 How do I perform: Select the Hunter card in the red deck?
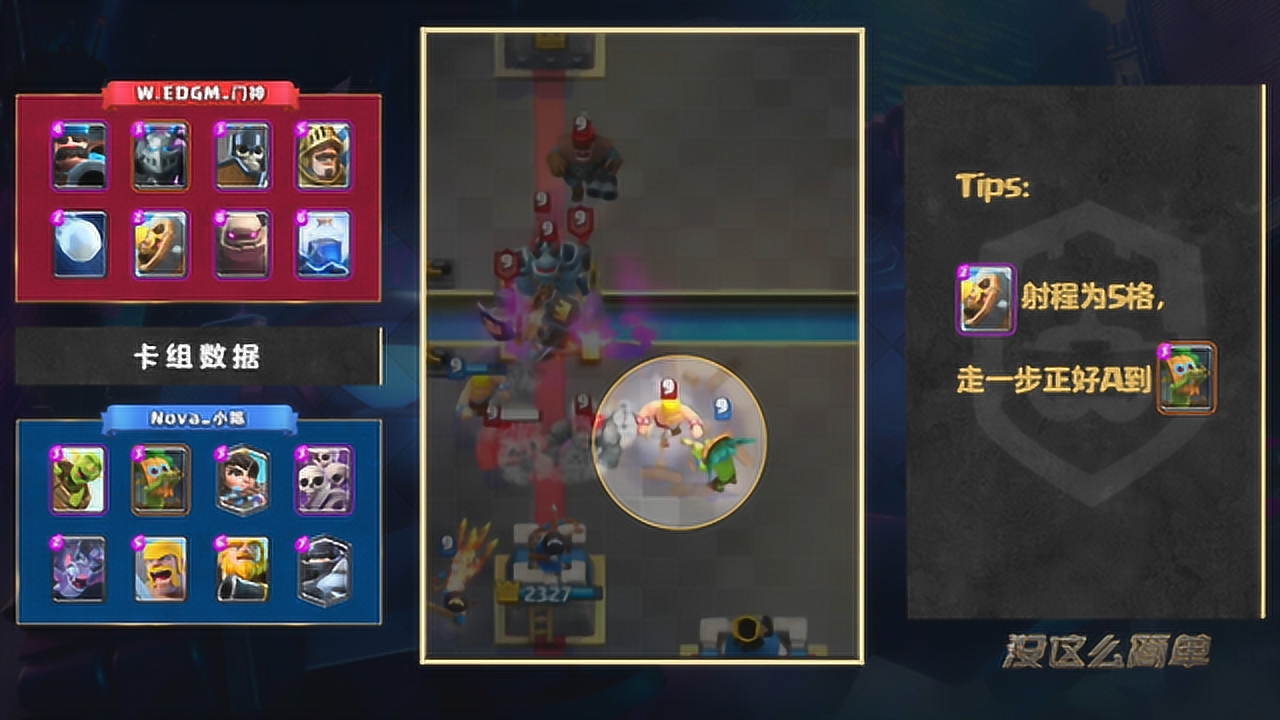point(79,156)
